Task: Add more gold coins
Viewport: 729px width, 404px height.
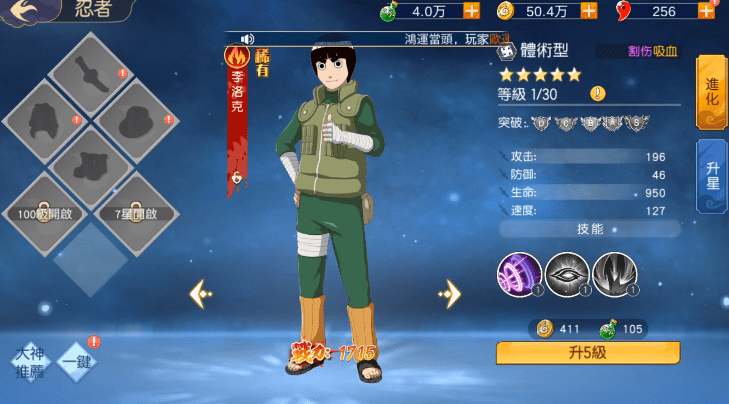Action: point(589,11)
